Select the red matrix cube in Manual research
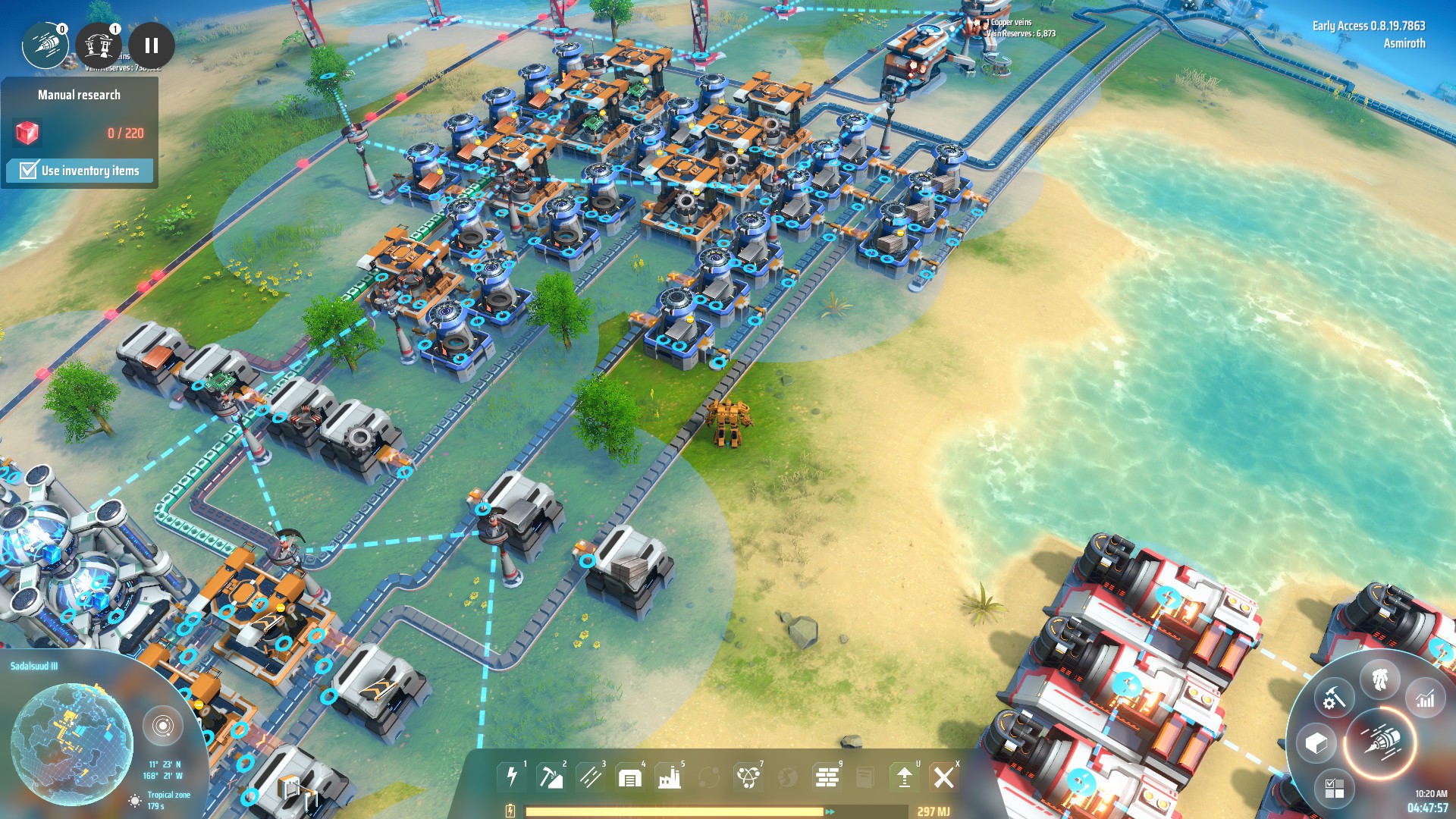This screenshot has width=1456, height=819. 27,133
